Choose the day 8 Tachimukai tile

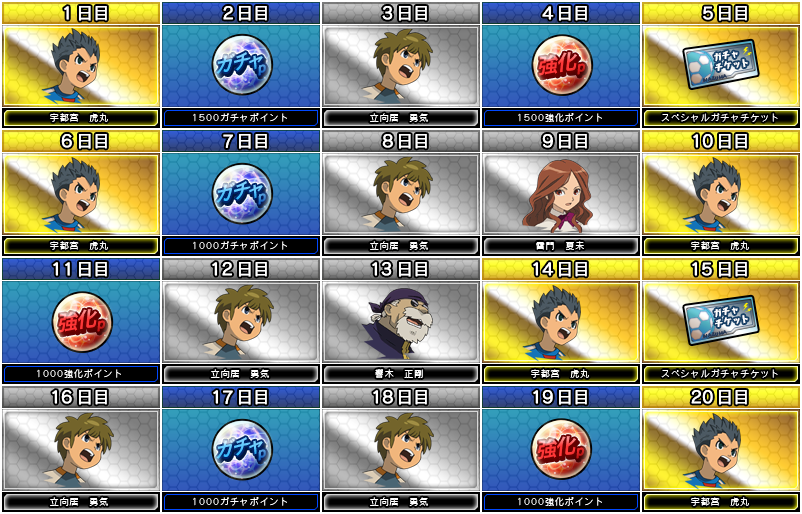[x=400, y=193]
